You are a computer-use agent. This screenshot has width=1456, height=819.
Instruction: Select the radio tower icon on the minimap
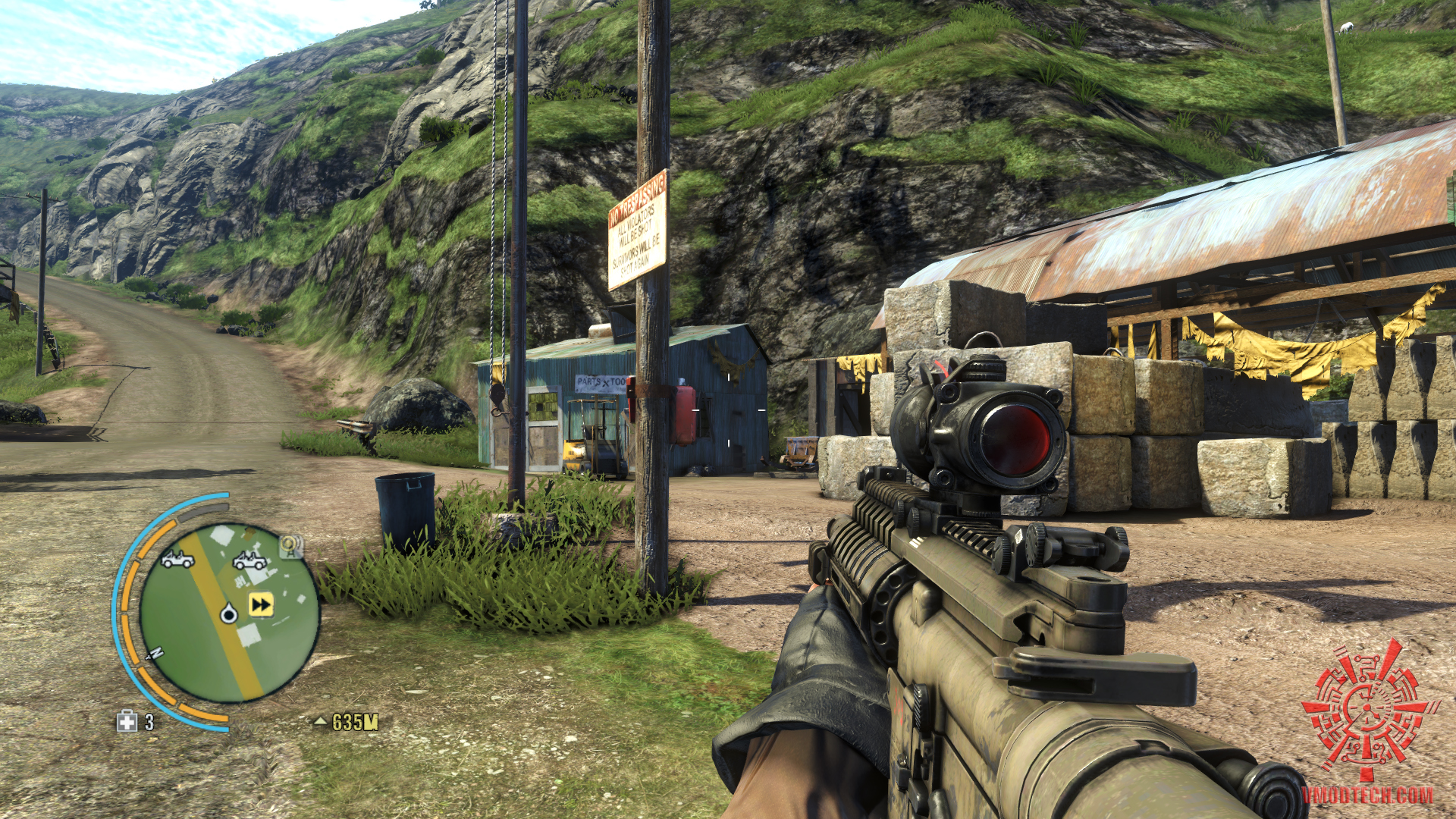click(288, 545)
